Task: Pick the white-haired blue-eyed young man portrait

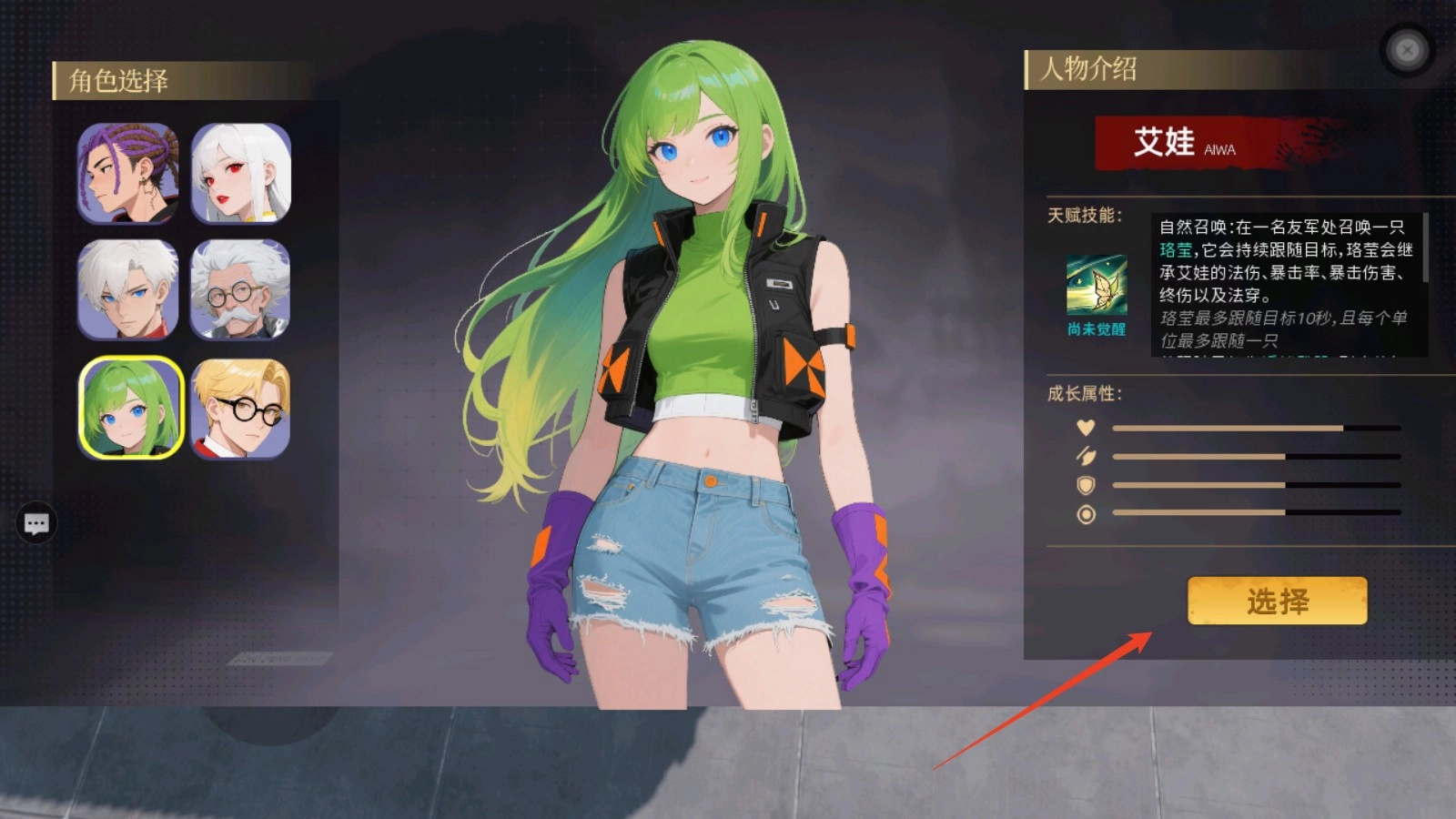Action: tap(127, 289)
